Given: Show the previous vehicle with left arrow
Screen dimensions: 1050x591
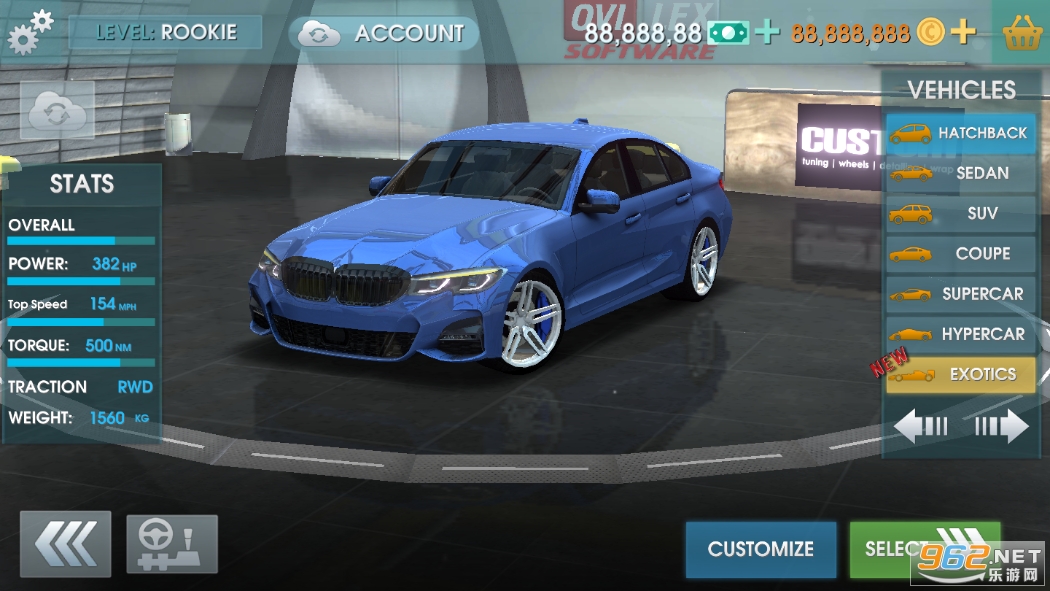Looking at the screenshot, I should tap(921, 427).
